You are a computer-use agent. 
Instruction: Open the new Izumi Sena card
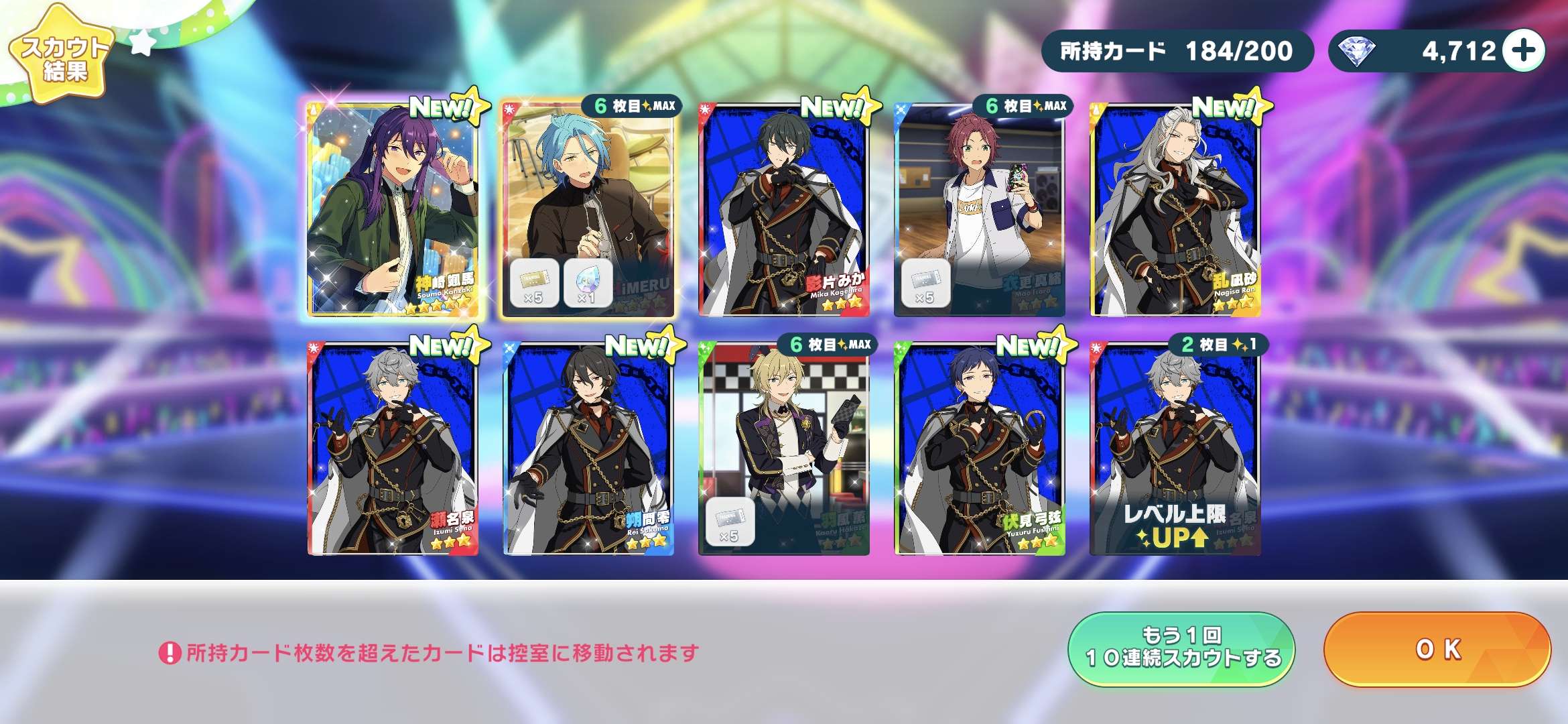coord(393,448)
